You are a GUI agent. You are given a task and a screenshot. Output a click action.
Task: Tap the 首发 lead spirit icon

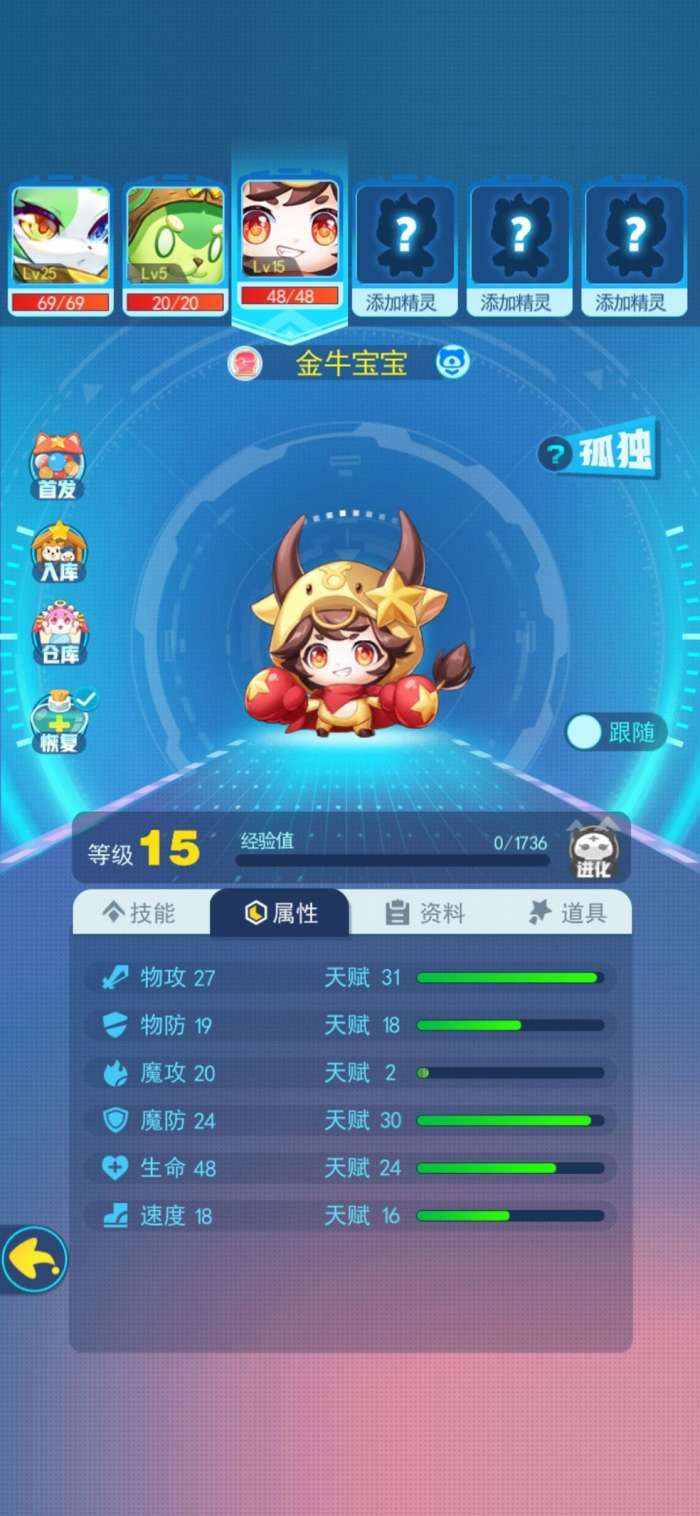(58, 467)
